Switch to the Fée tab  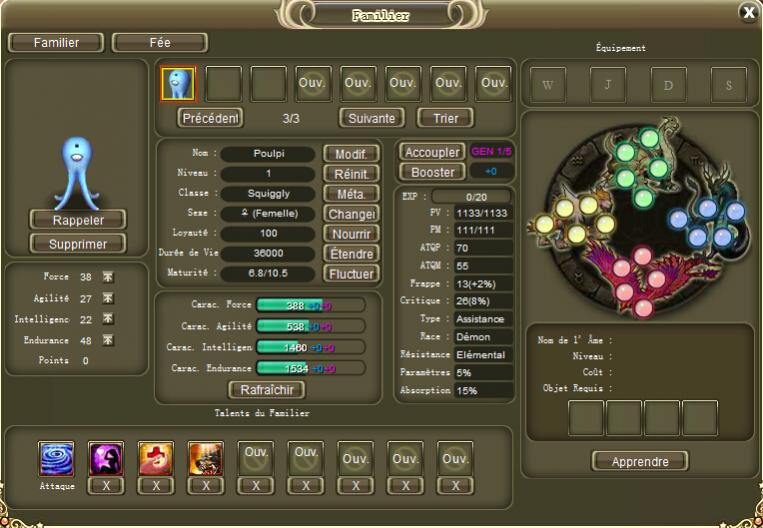[160, 43]
